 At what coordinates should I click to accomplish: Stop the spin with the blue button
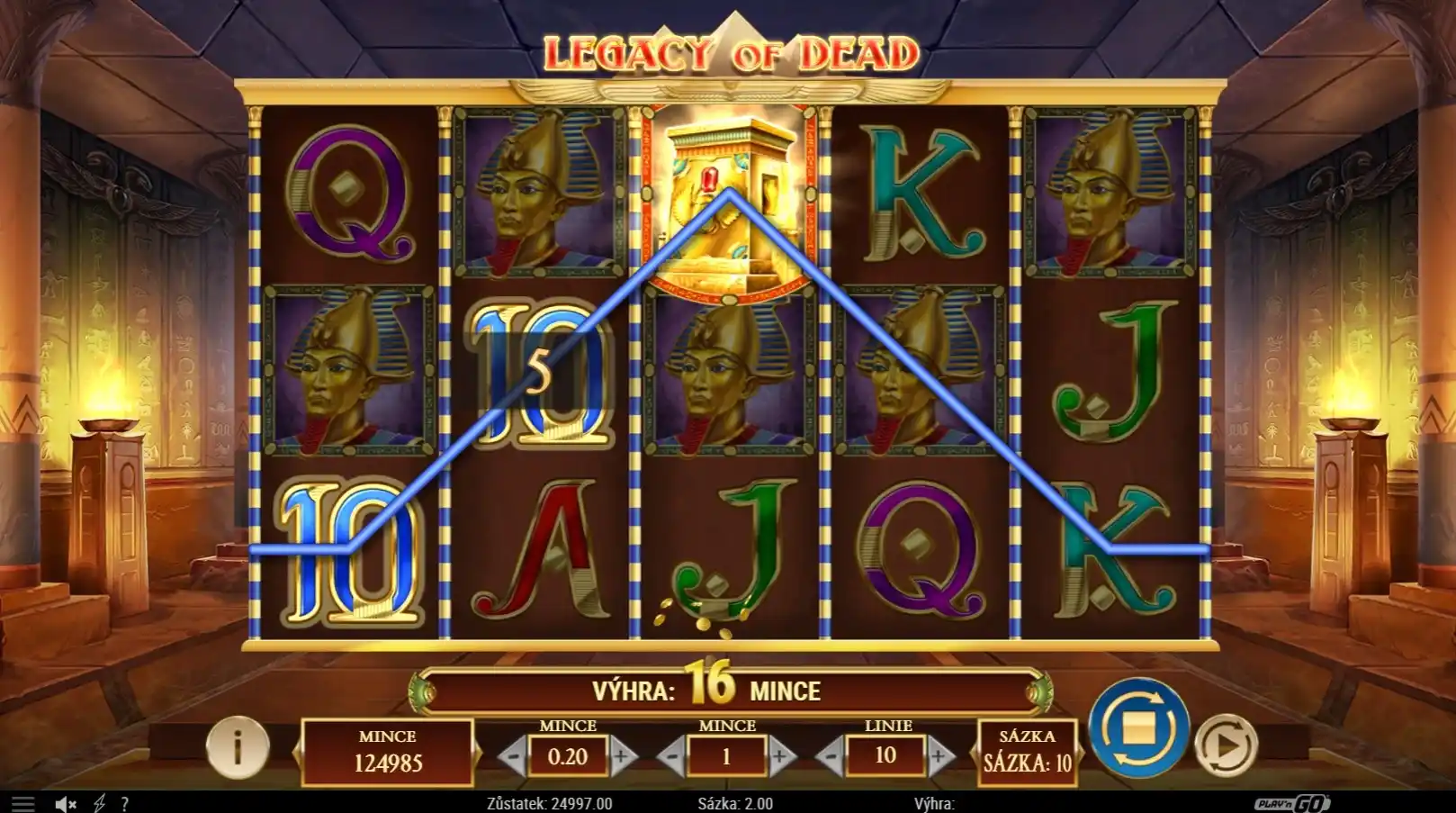click(x=1138, y=727)
